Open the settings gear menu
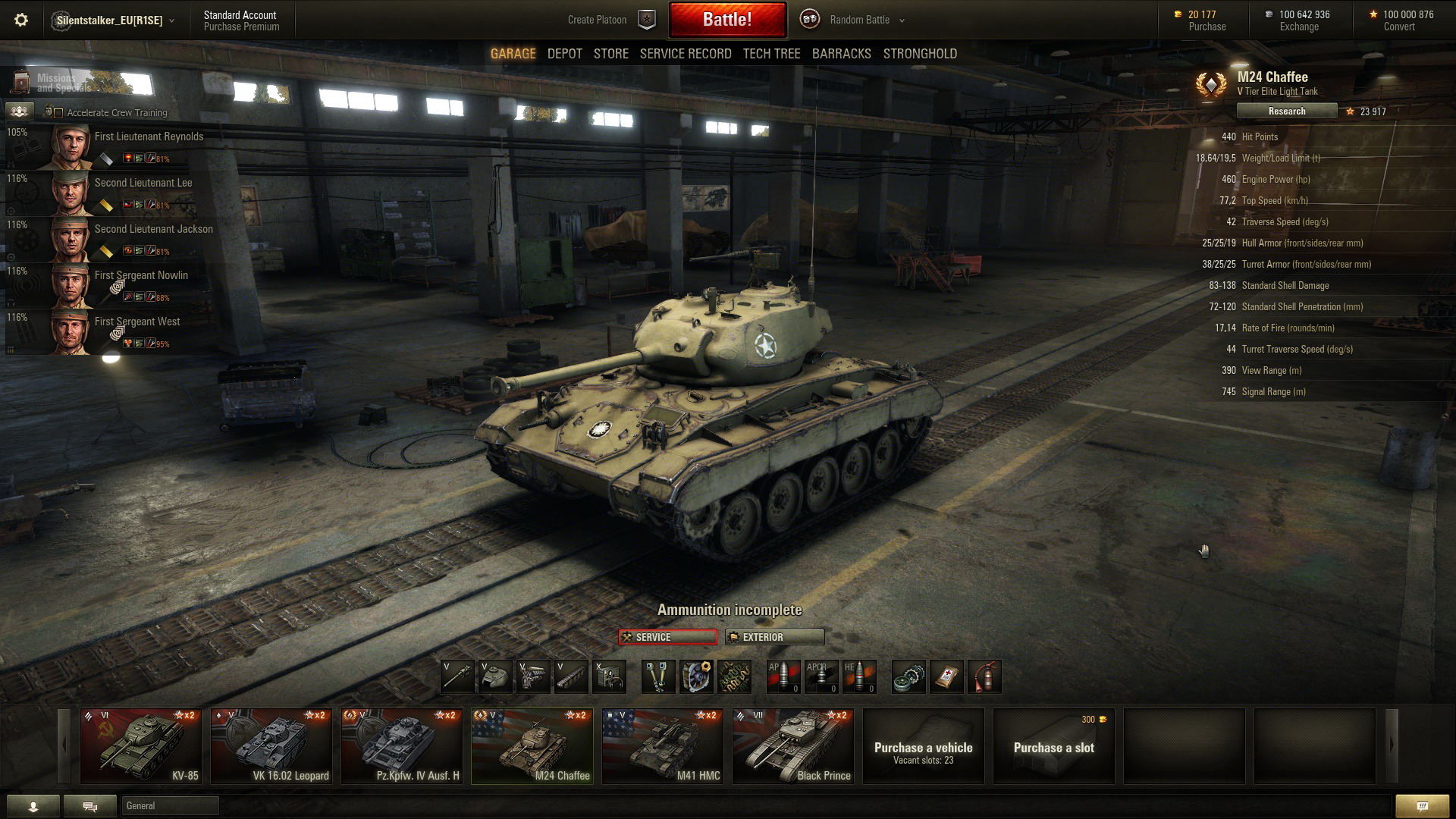1456x819 pixels. (x=21, y=20)
